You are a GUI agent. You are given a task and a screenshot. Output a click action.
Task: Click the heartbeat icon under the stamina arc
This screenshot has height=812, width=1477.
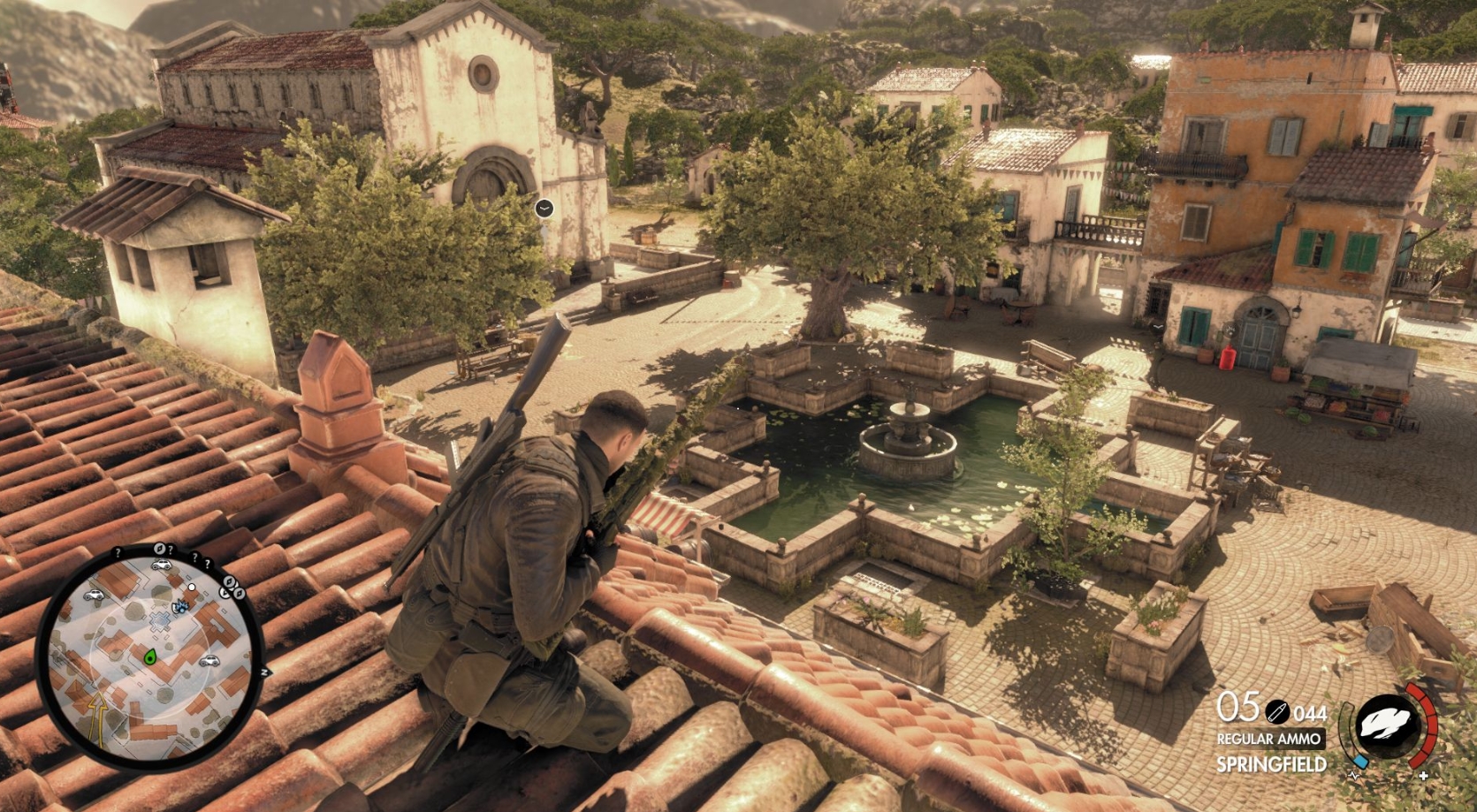tap(1354, 776)
